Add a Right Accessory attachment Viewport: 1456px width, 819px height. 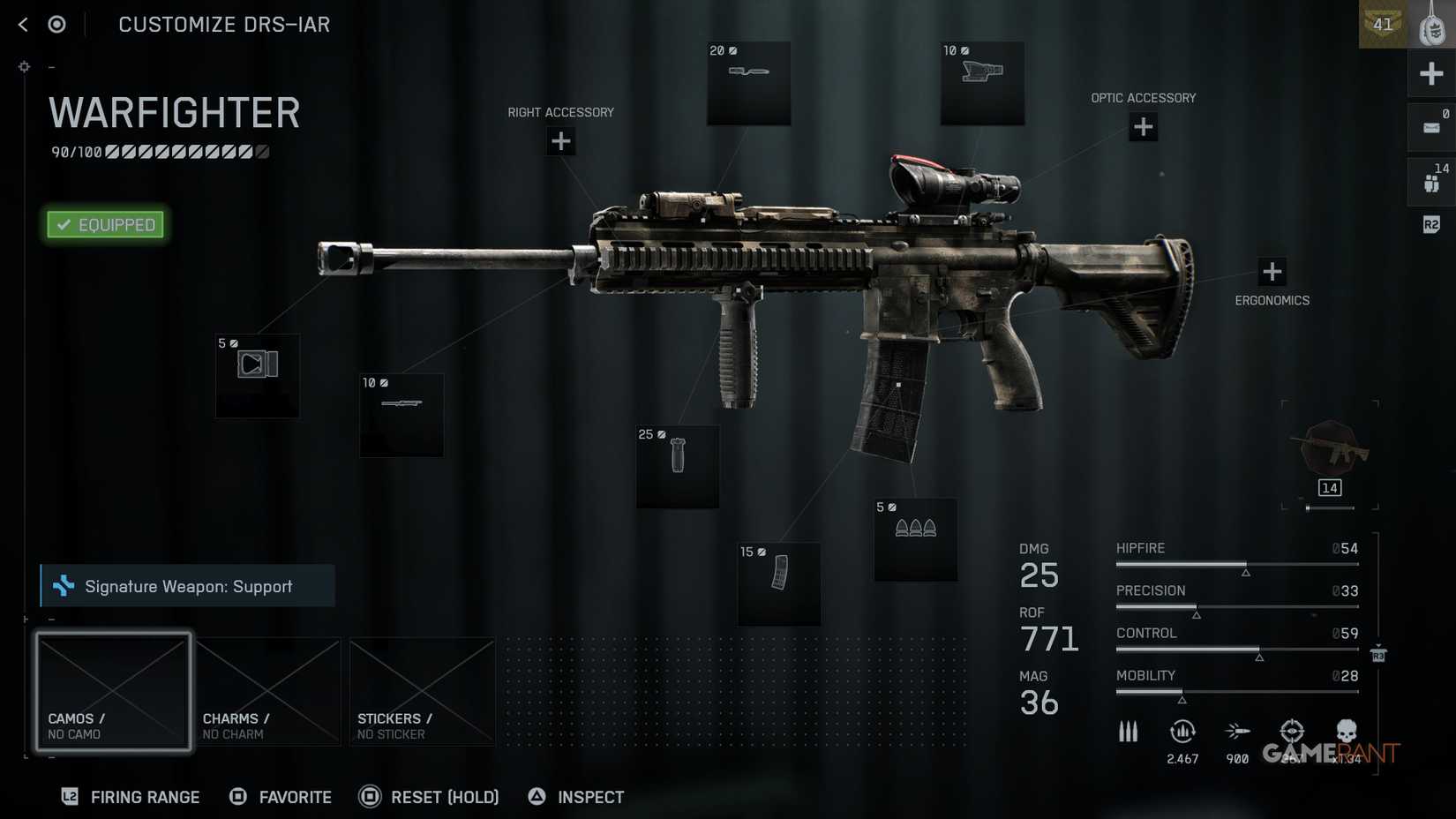tap(560, 141)
